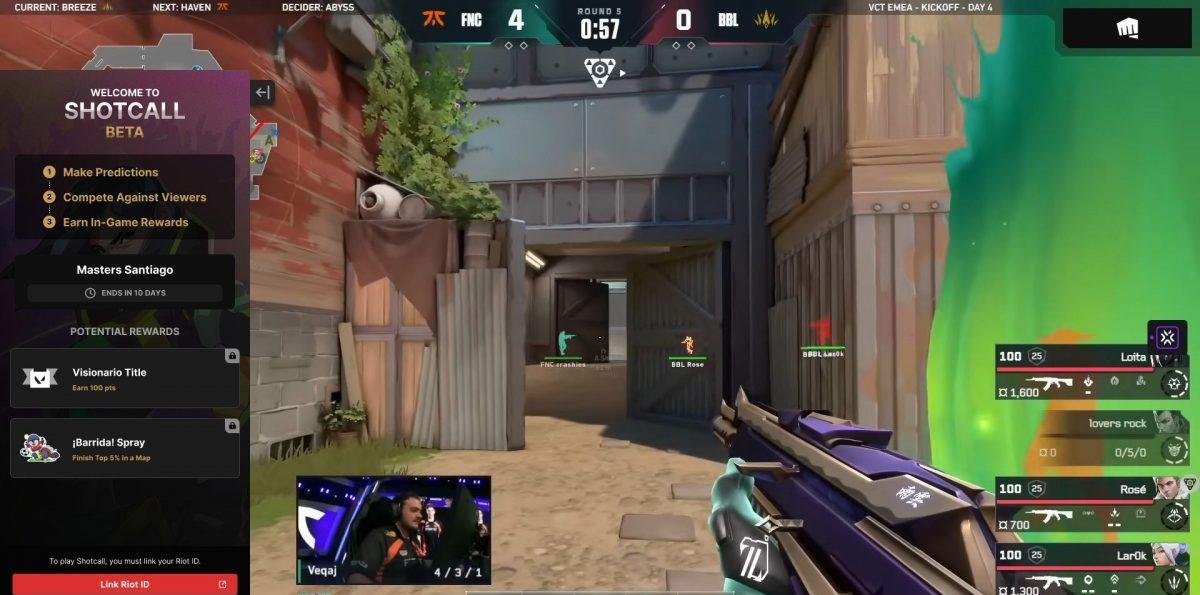
Task: Collapse the Shotcall side panel
Action: (262, 93)
